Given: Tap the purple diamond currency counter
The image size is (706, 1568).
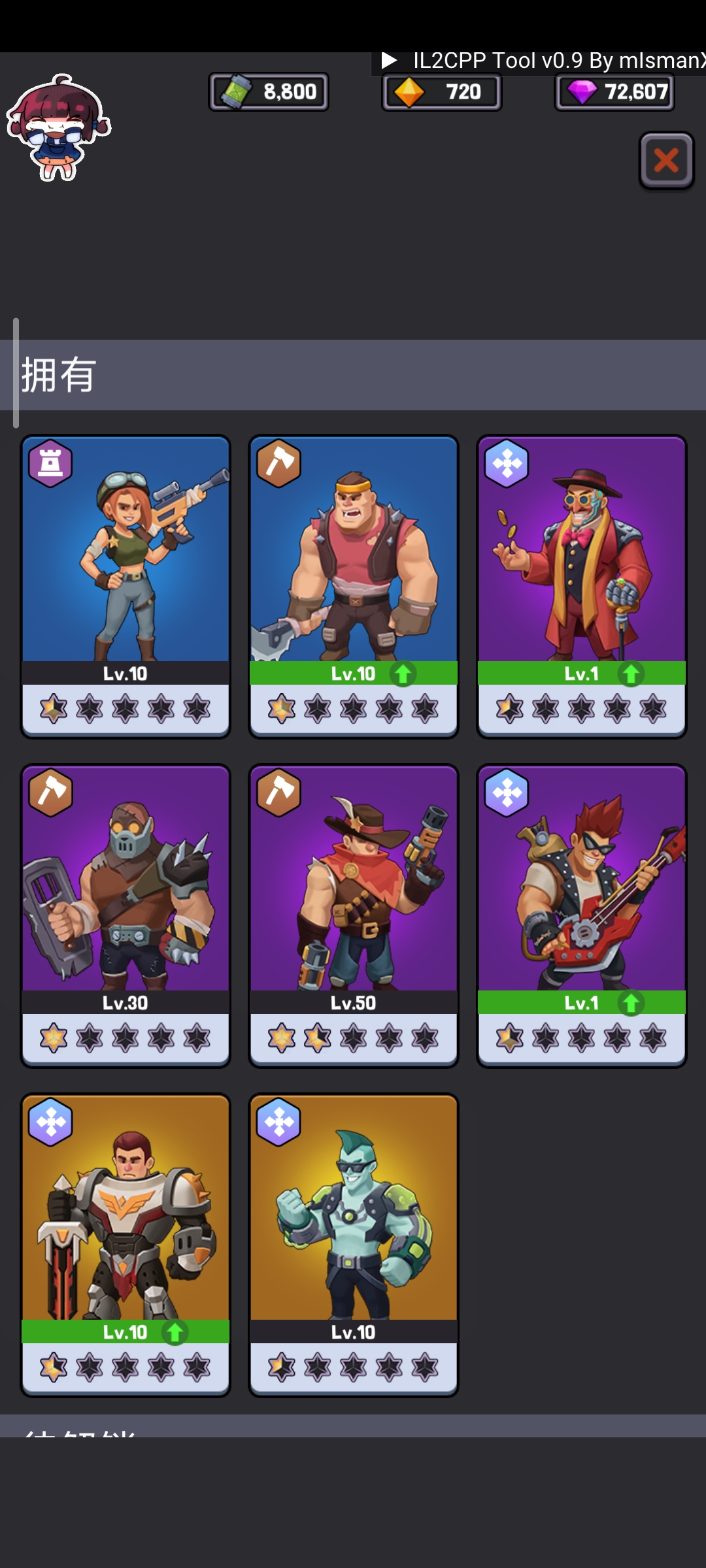Looking at the screenshot, I should click(614, 92).
